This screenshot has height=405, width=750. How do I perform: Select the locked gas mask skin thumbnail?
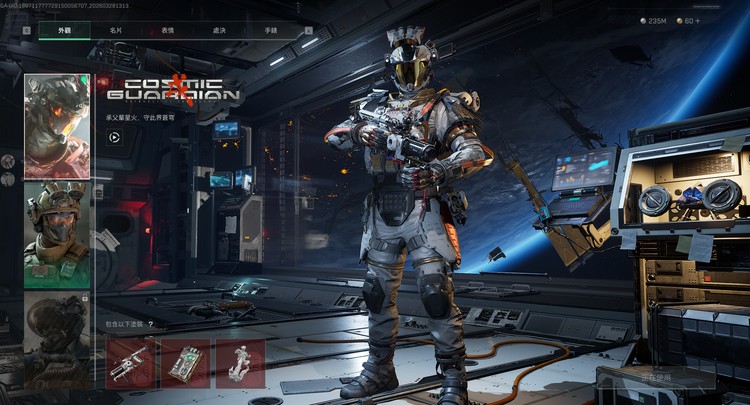point(57,338)
